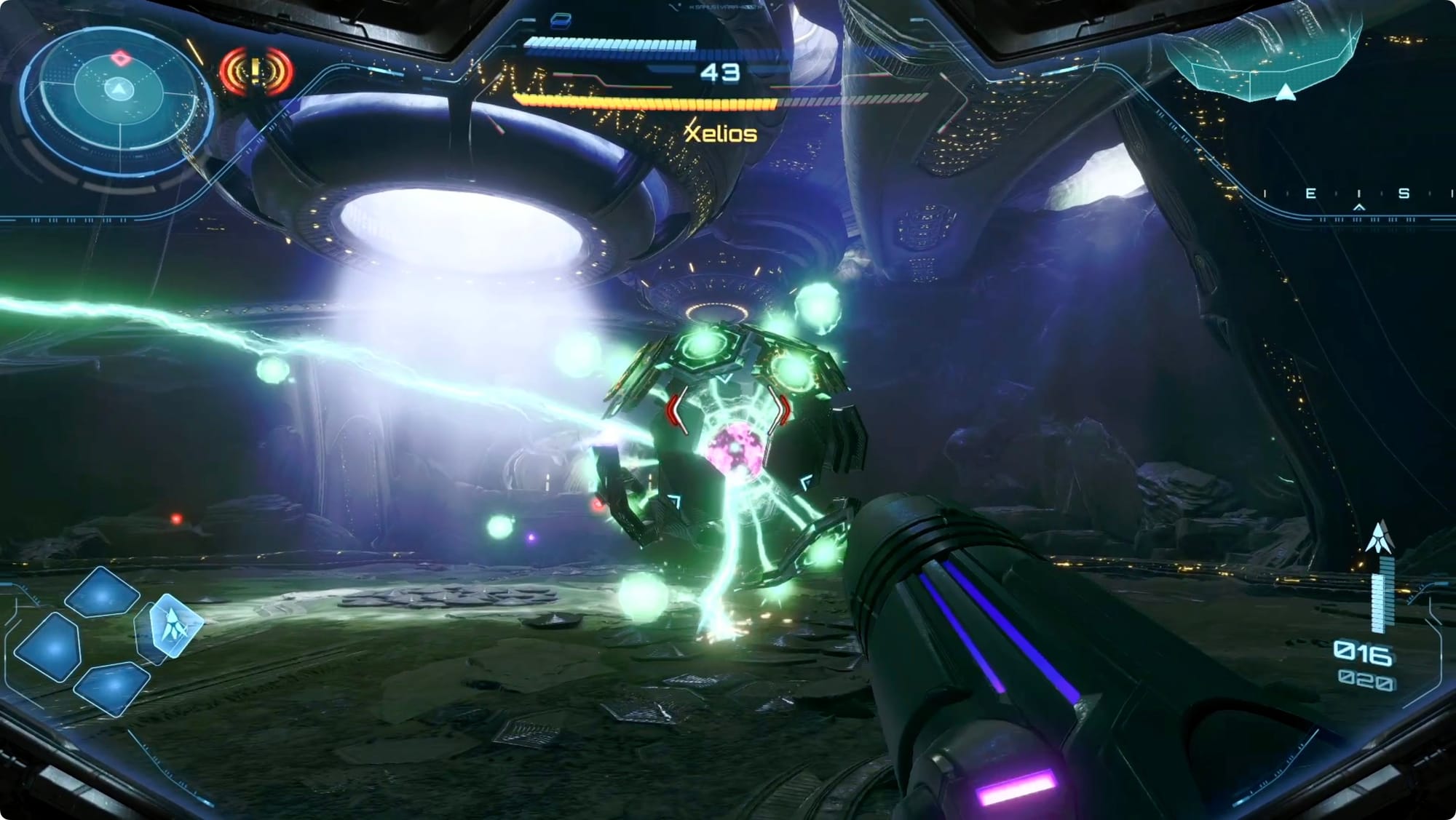This screenshot has width=1456, height=820.
Task: Select the red enemy marker on radar
Action: click(119, 58)
